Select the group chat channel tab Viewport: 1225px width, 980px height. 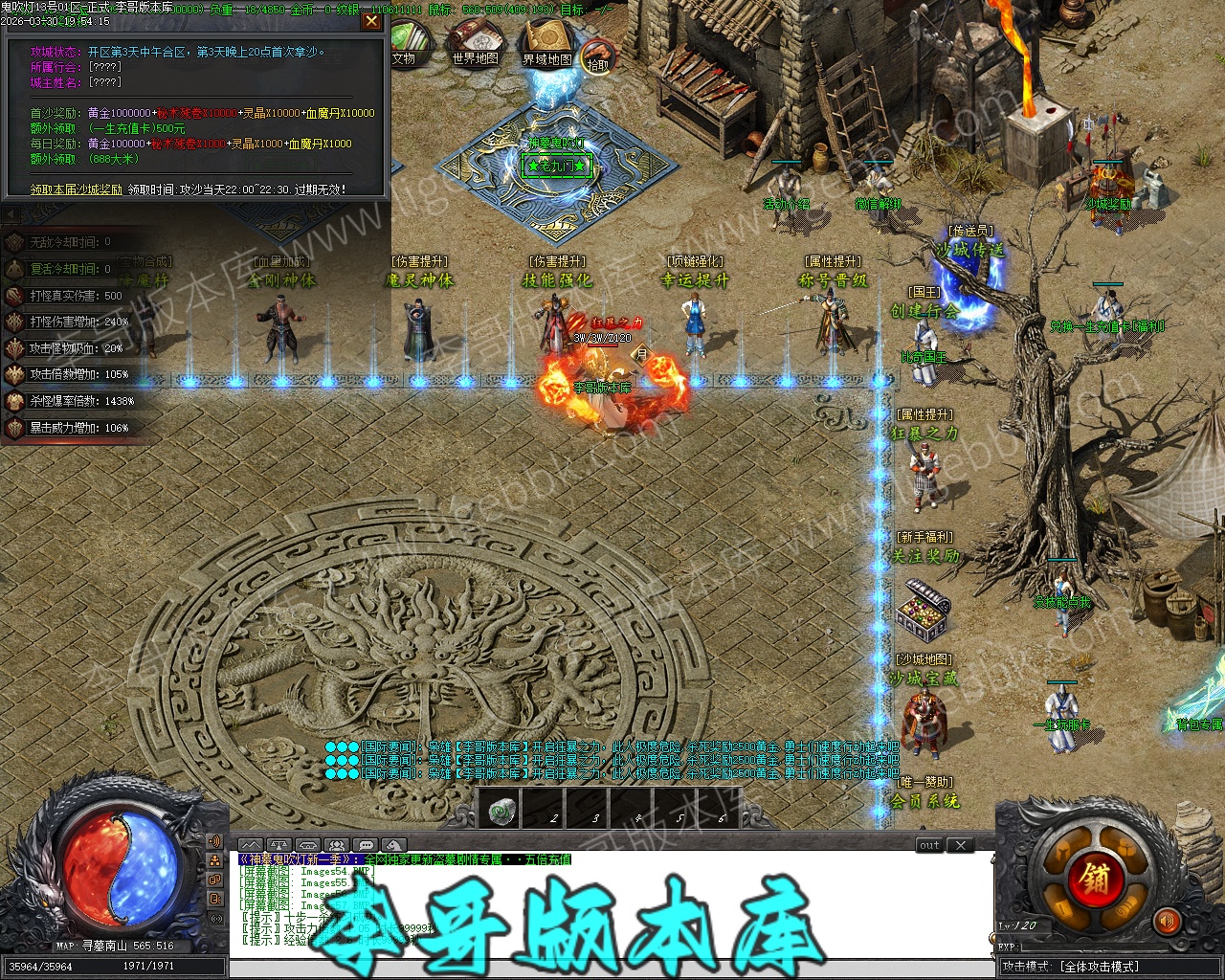point(336,845)
